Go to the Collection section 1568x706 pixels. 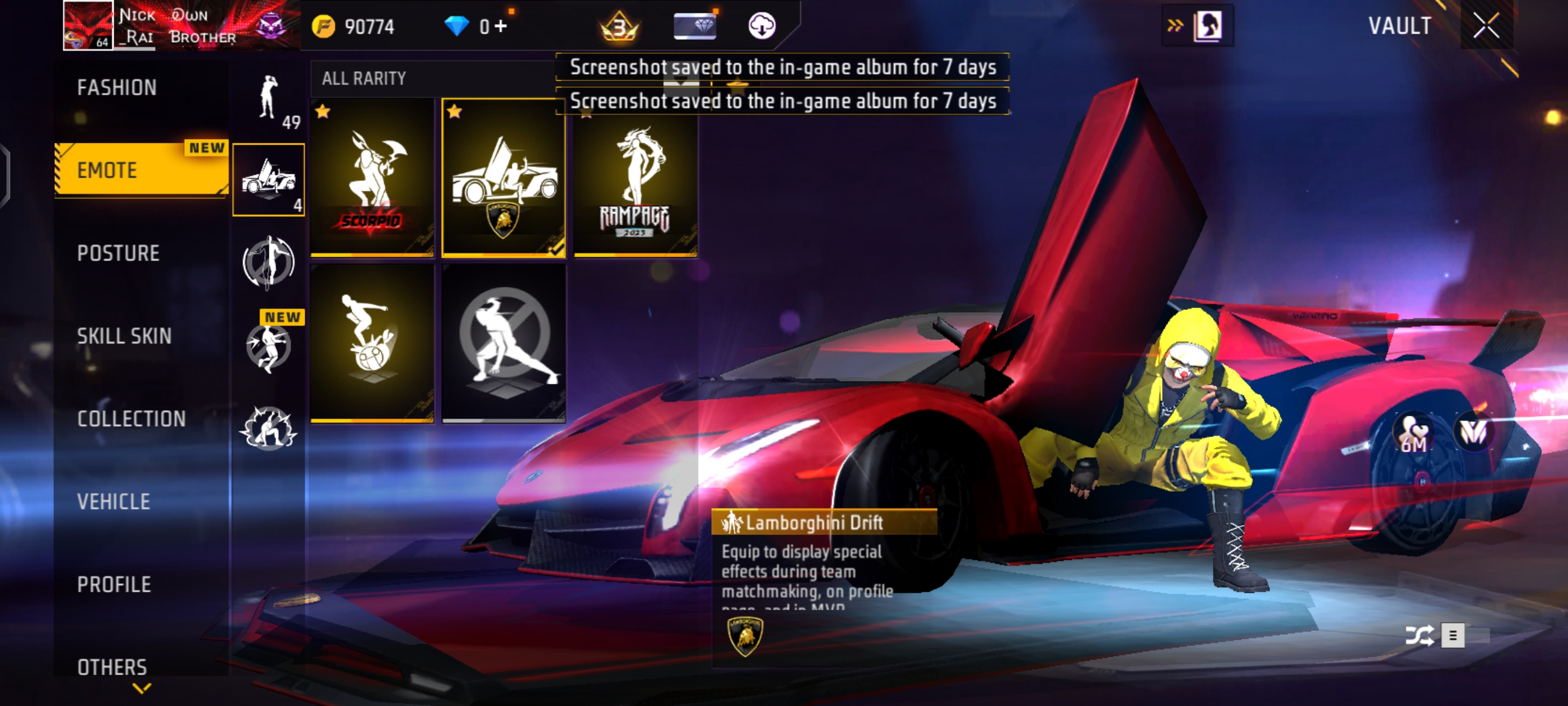tap(132, 419)
